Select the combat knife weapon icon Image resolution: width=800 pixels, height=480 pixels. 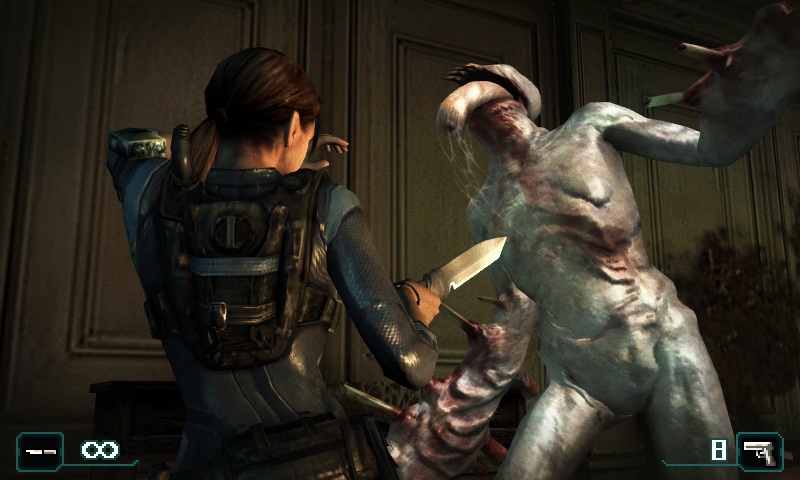coord(39,451)
